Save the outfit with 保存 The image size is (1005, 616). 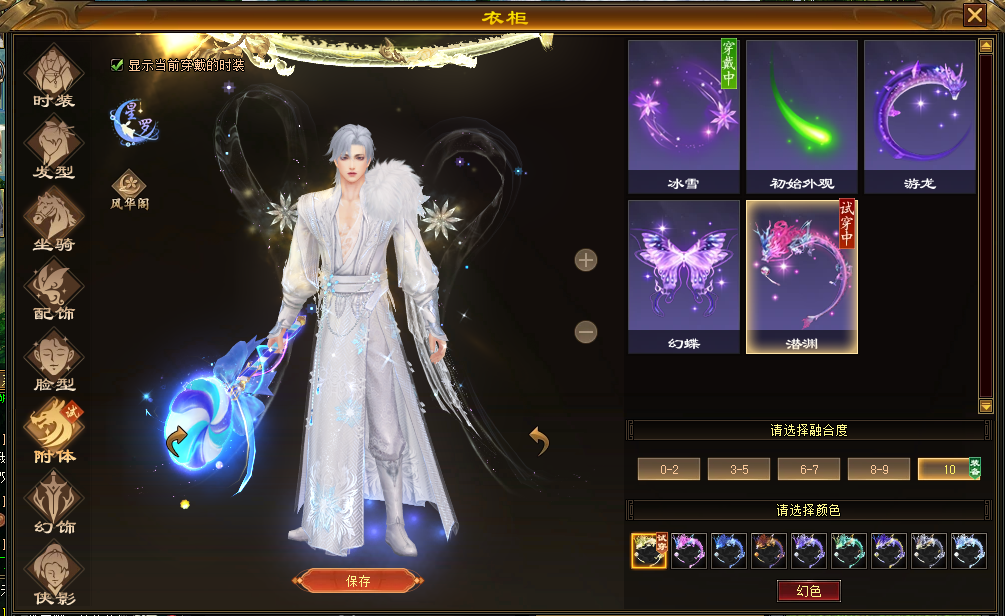coord(358,581)
